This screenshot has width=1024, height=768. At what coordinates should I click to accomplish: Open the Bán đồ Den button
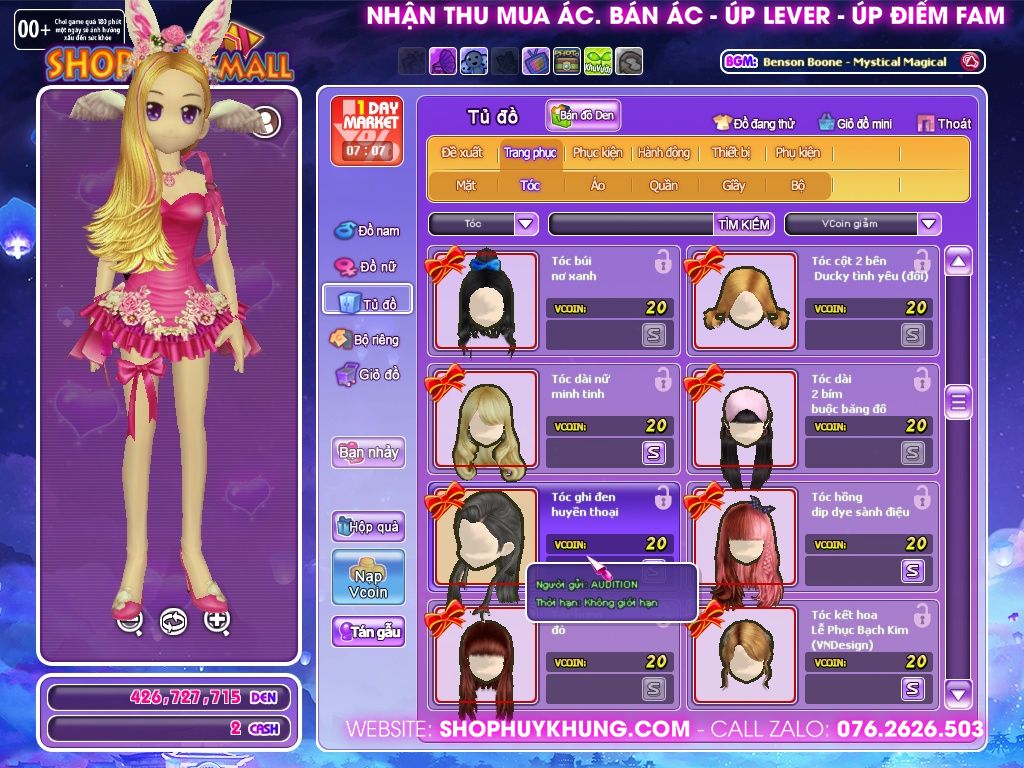[584, 116]
